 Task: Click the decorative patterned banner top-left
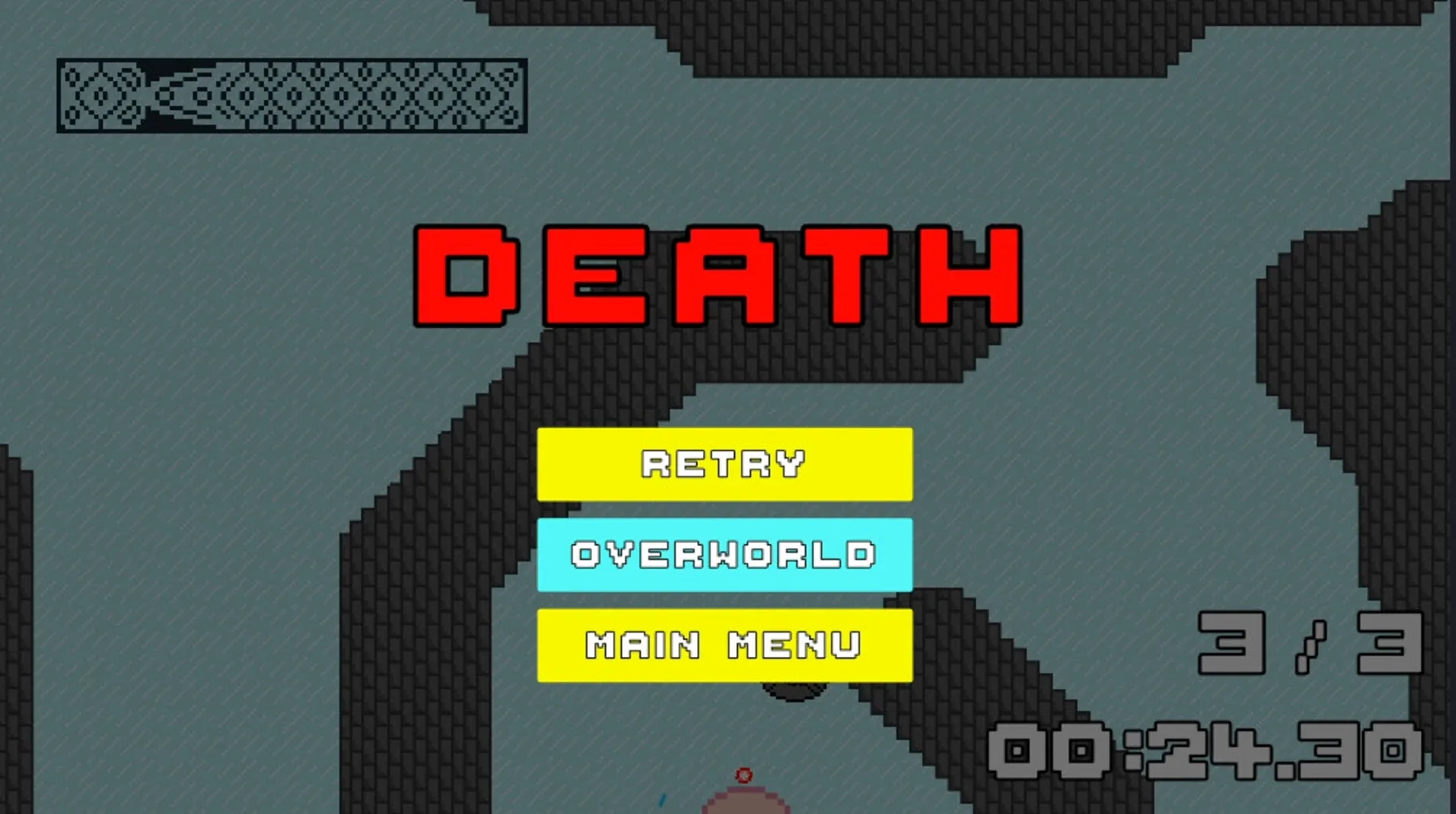click(290, 96)
